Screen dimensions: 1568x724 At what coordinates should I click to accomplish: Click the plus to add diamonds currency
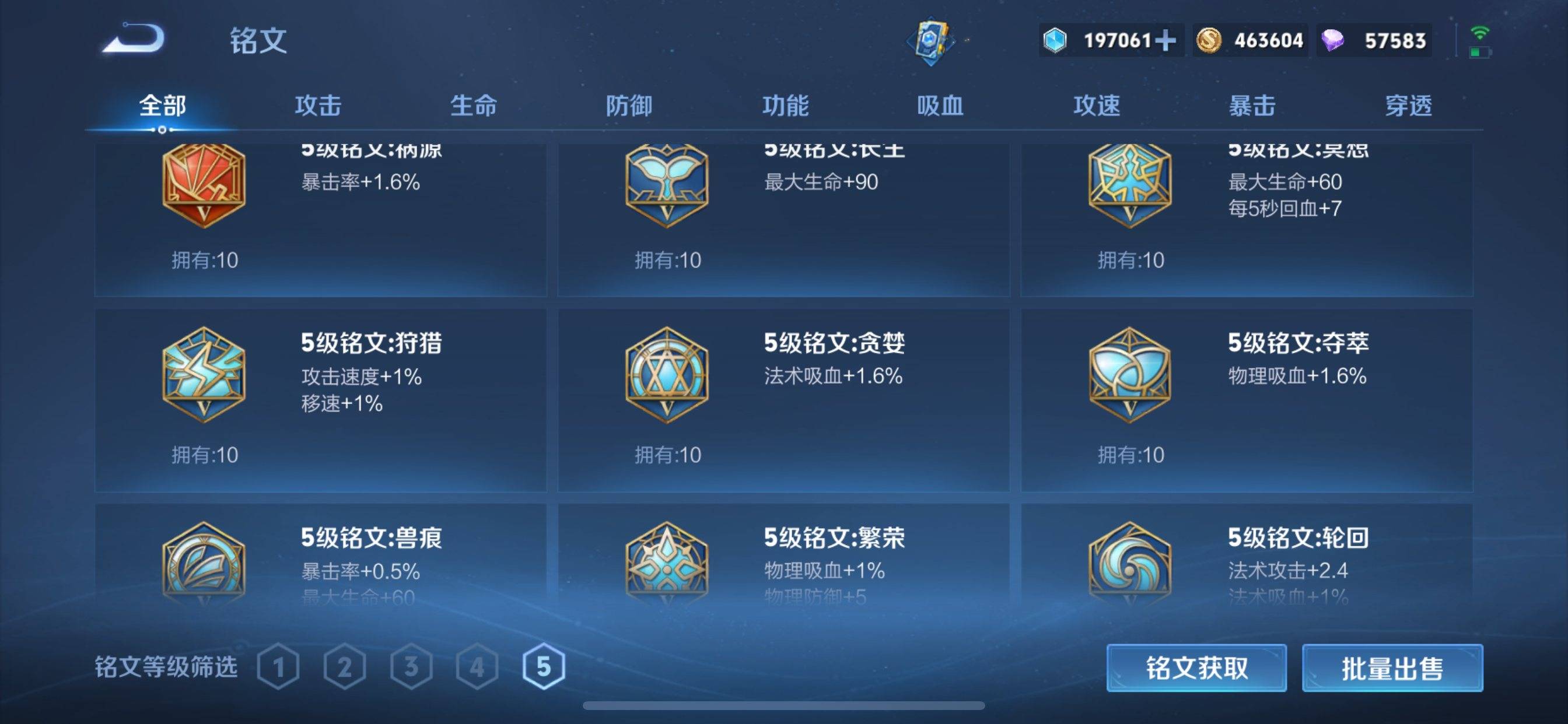click(1165, 40)
